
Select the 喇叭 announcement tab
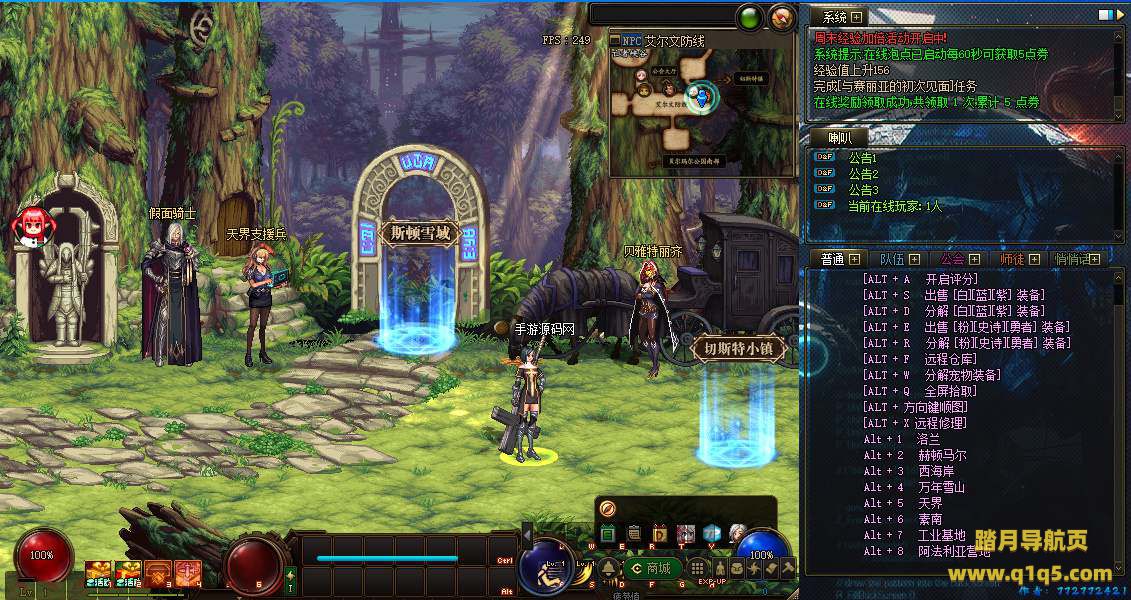[x=840, y=137]
